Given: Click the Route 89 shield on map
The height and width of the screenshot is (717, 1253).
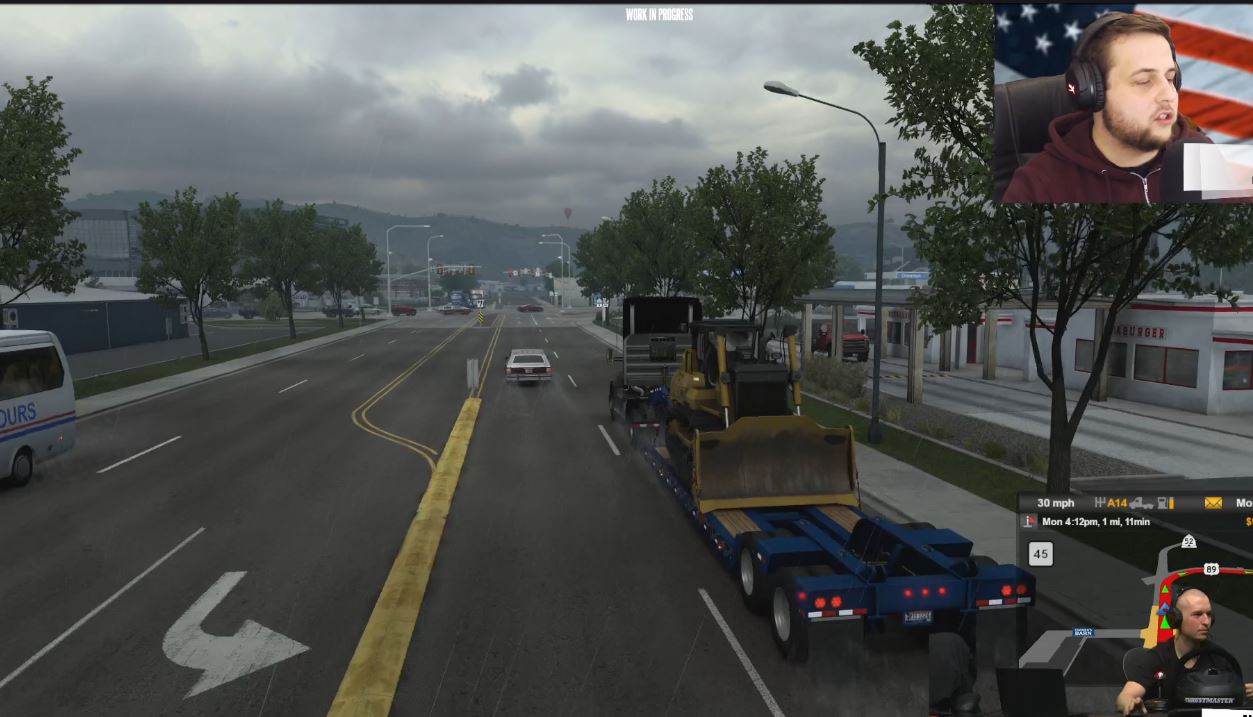Looking at the screenshot, I should [x=1211, y=569].
